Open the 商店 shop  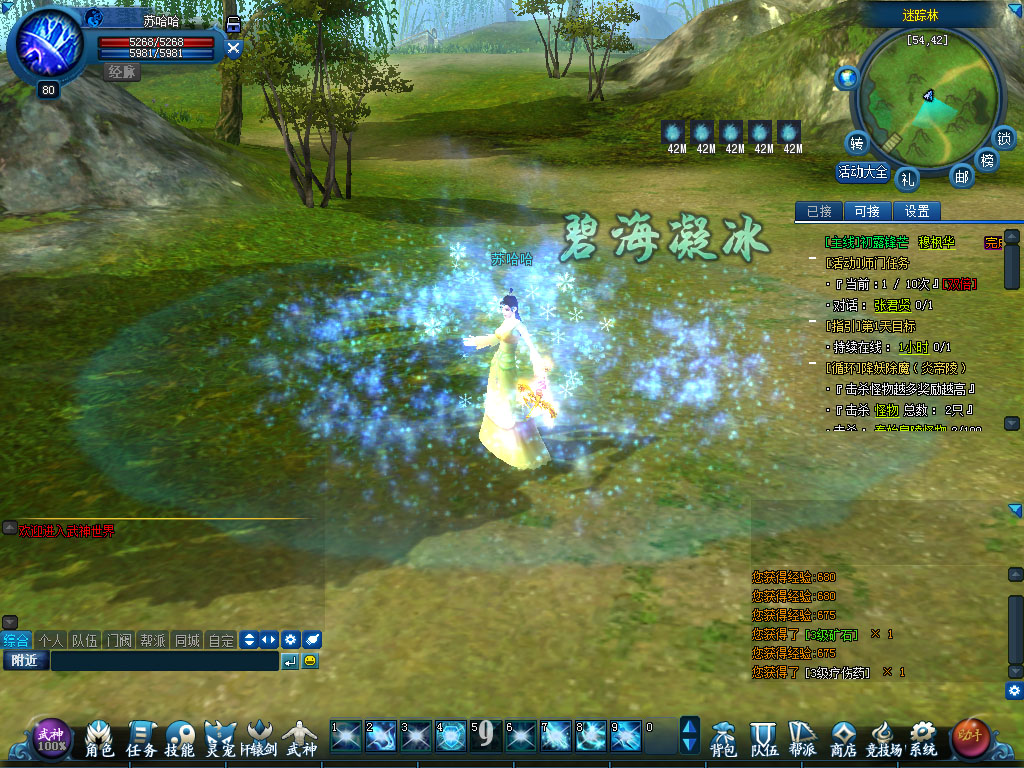[843, 739]
